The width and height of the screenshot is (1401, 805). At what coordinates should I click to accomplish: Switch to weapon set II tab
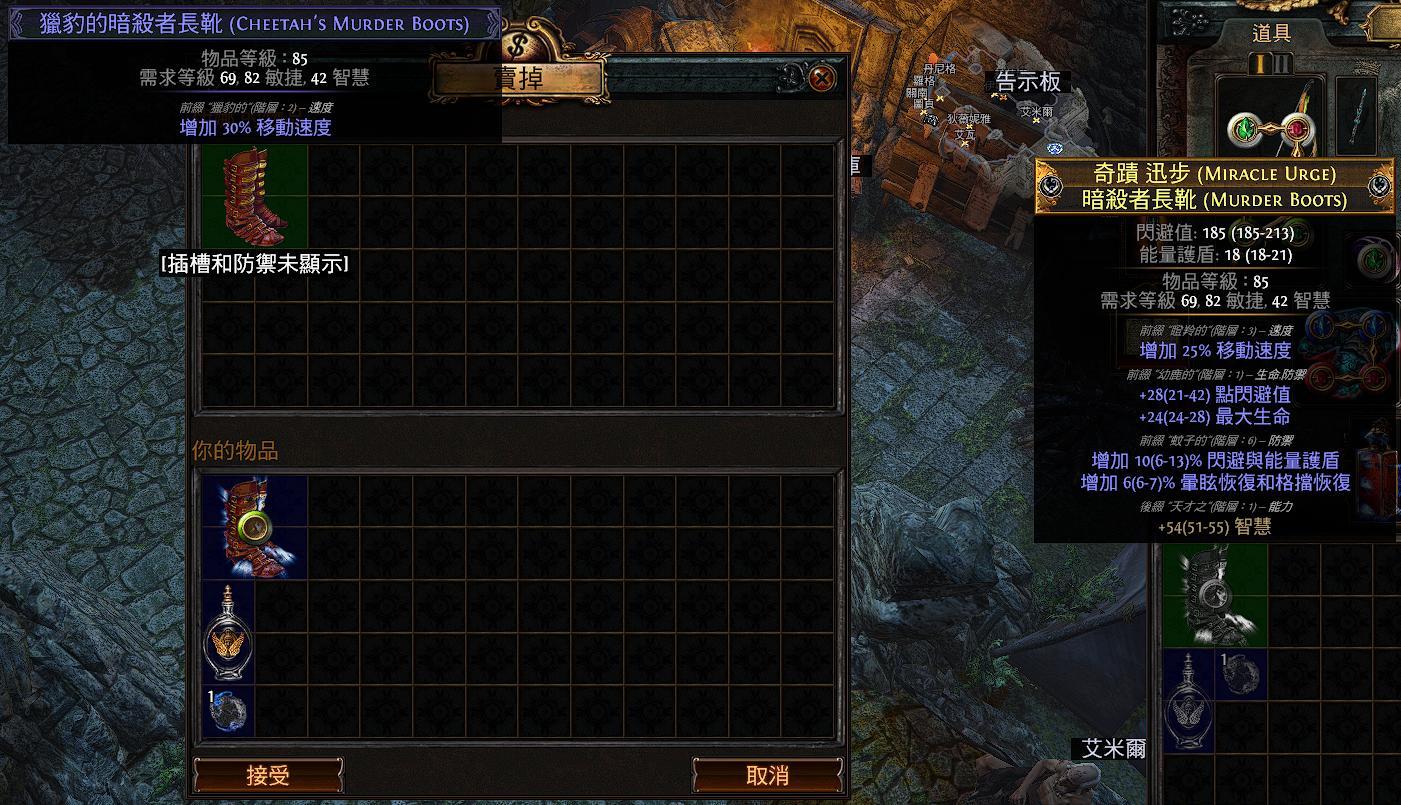pyautogui.click(x=1283, y=64)
